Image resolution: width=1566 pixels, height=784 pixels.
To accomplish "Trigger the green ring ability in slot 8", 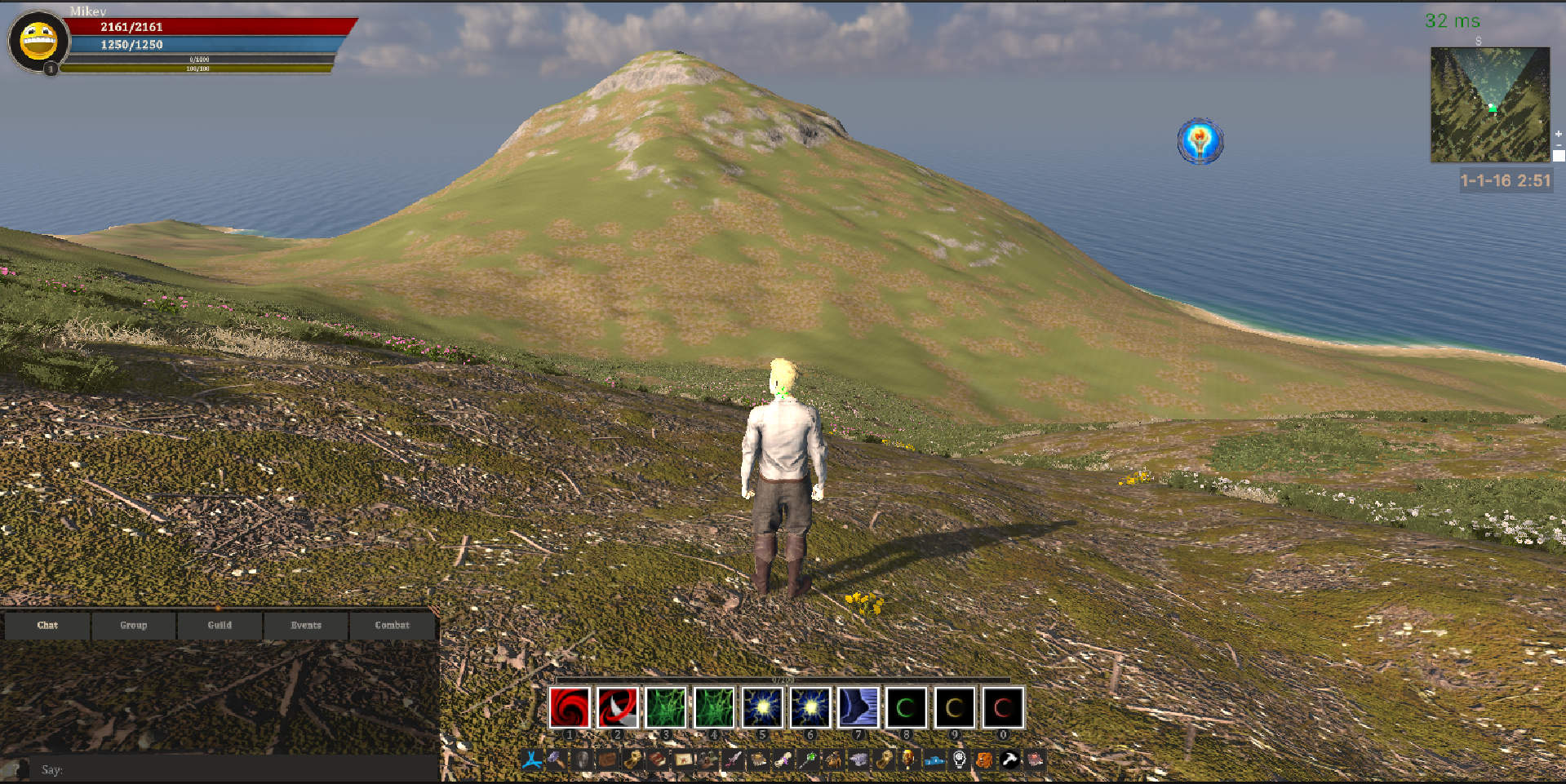I will pos(906,707).
